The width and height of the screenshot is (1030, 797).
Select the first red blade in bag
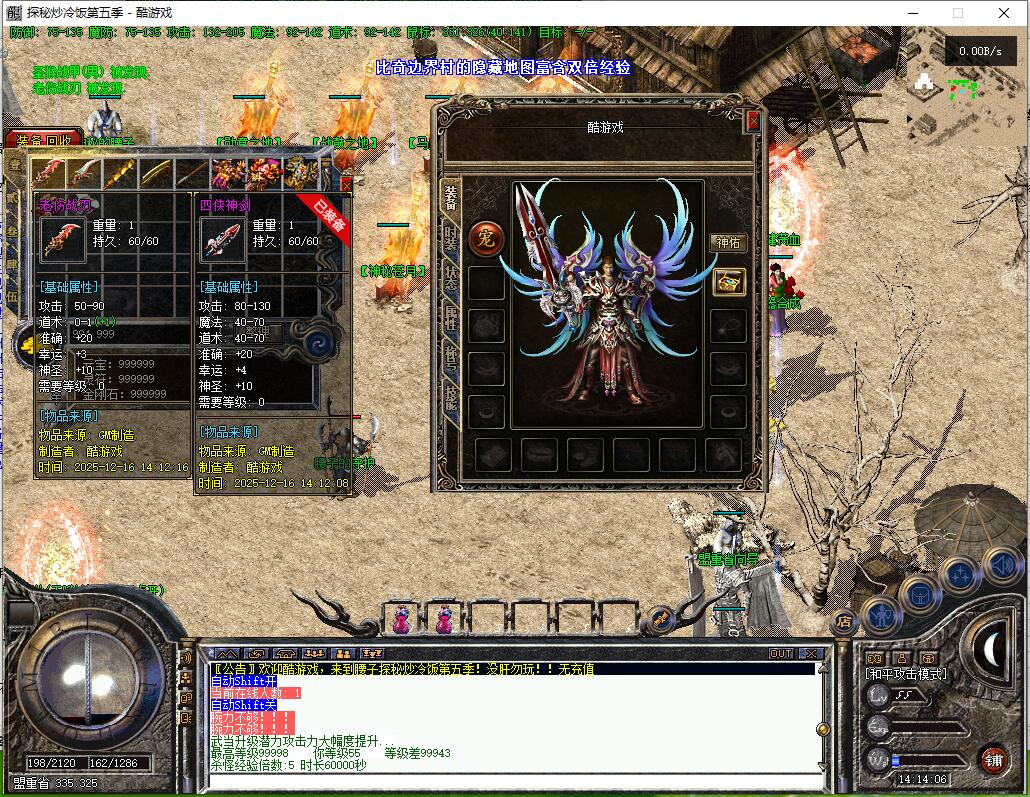pyautogui.click(x=49, y=174)
